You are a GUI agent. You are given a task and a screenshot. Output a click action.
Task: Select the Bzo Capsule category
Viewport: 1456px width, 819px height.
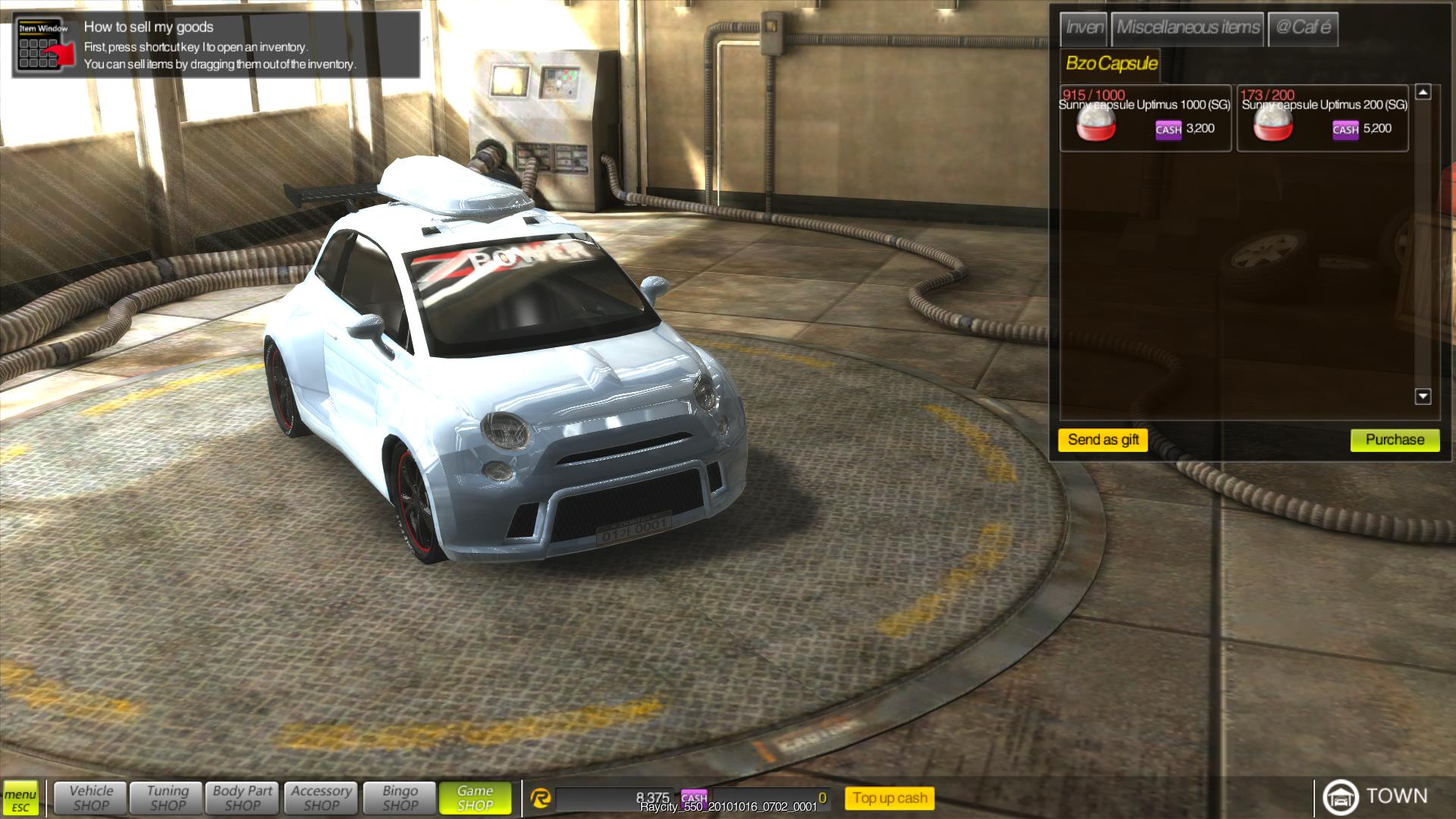tap(1111, 64)
